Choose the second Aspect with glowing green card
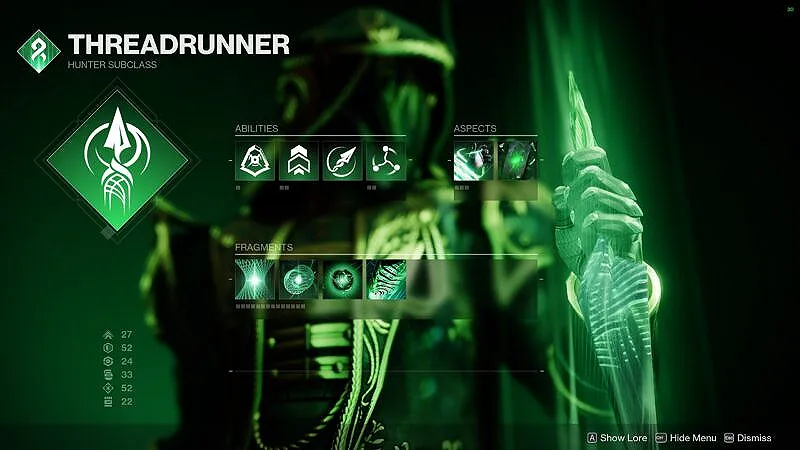This screenshot has width=800, height=450. coord(517,161)
